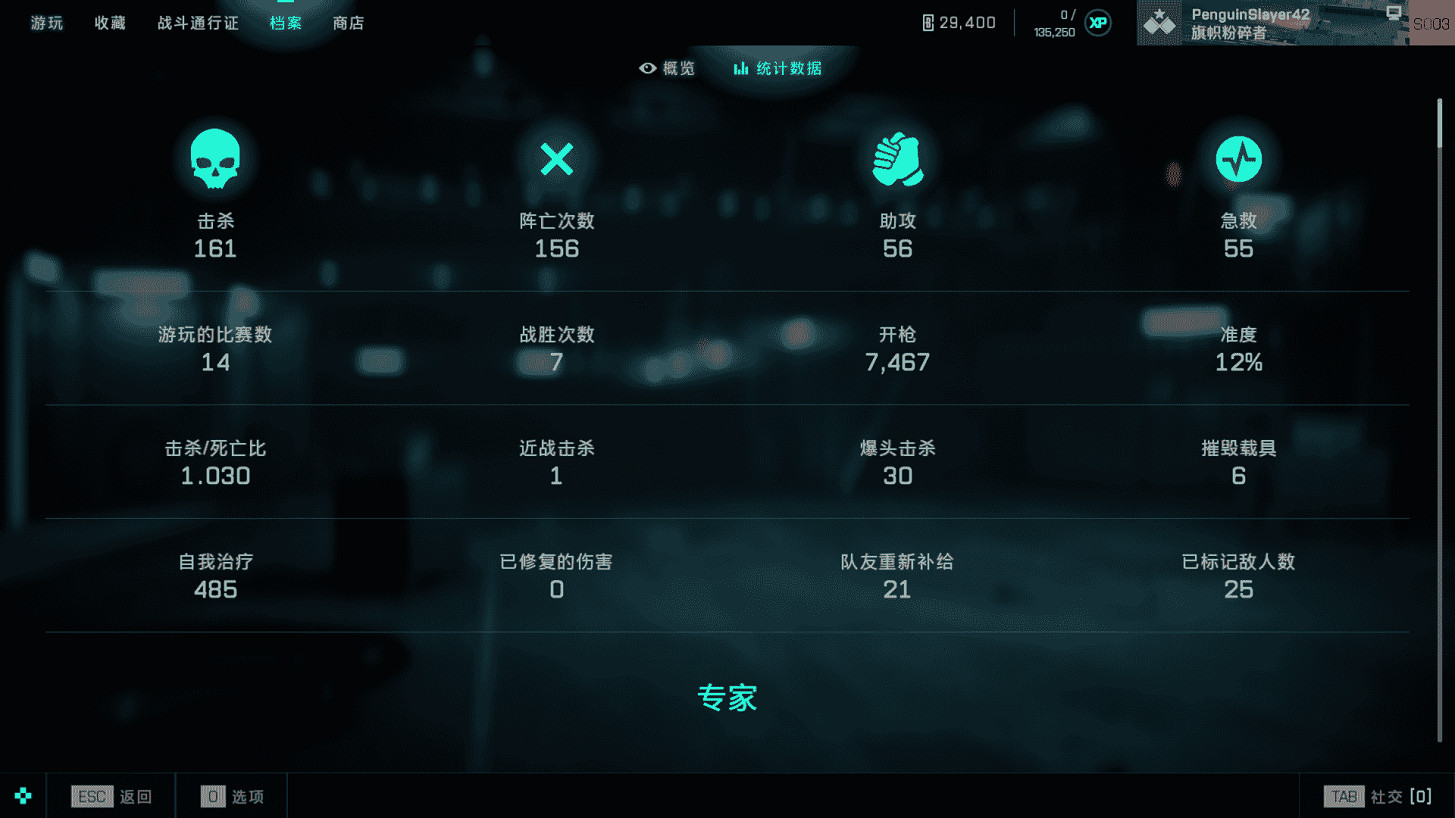
Task: Click the heartbeat icon above 急救
Action: tap(1238, 158)
